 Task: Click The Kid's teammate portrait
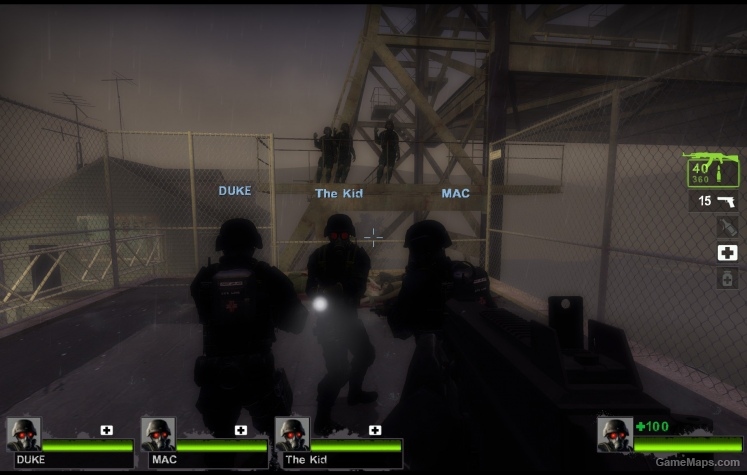click(x=292, y=434)
